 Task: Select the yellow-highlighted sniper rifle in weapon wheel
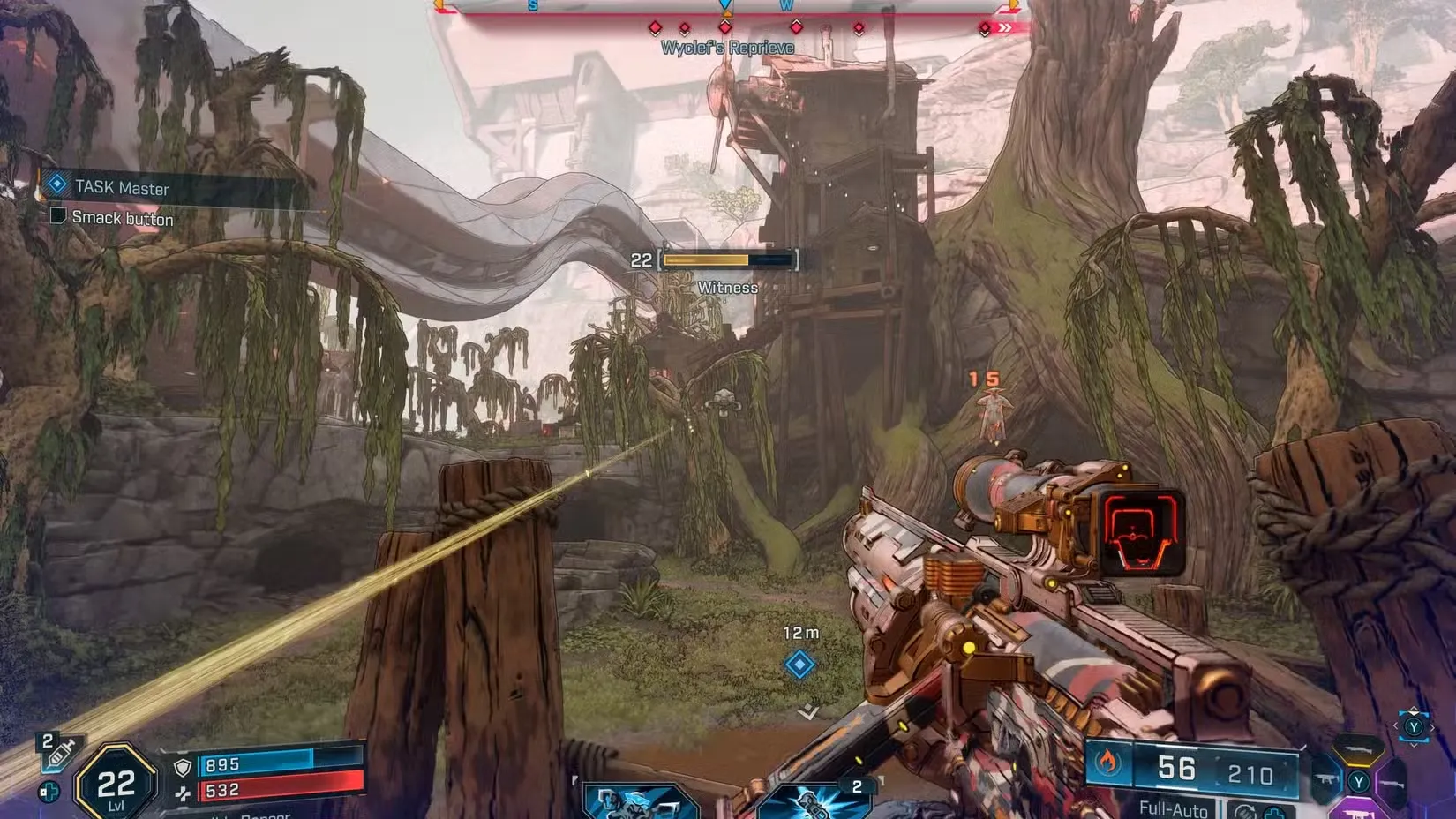[x=1358, y=750]
